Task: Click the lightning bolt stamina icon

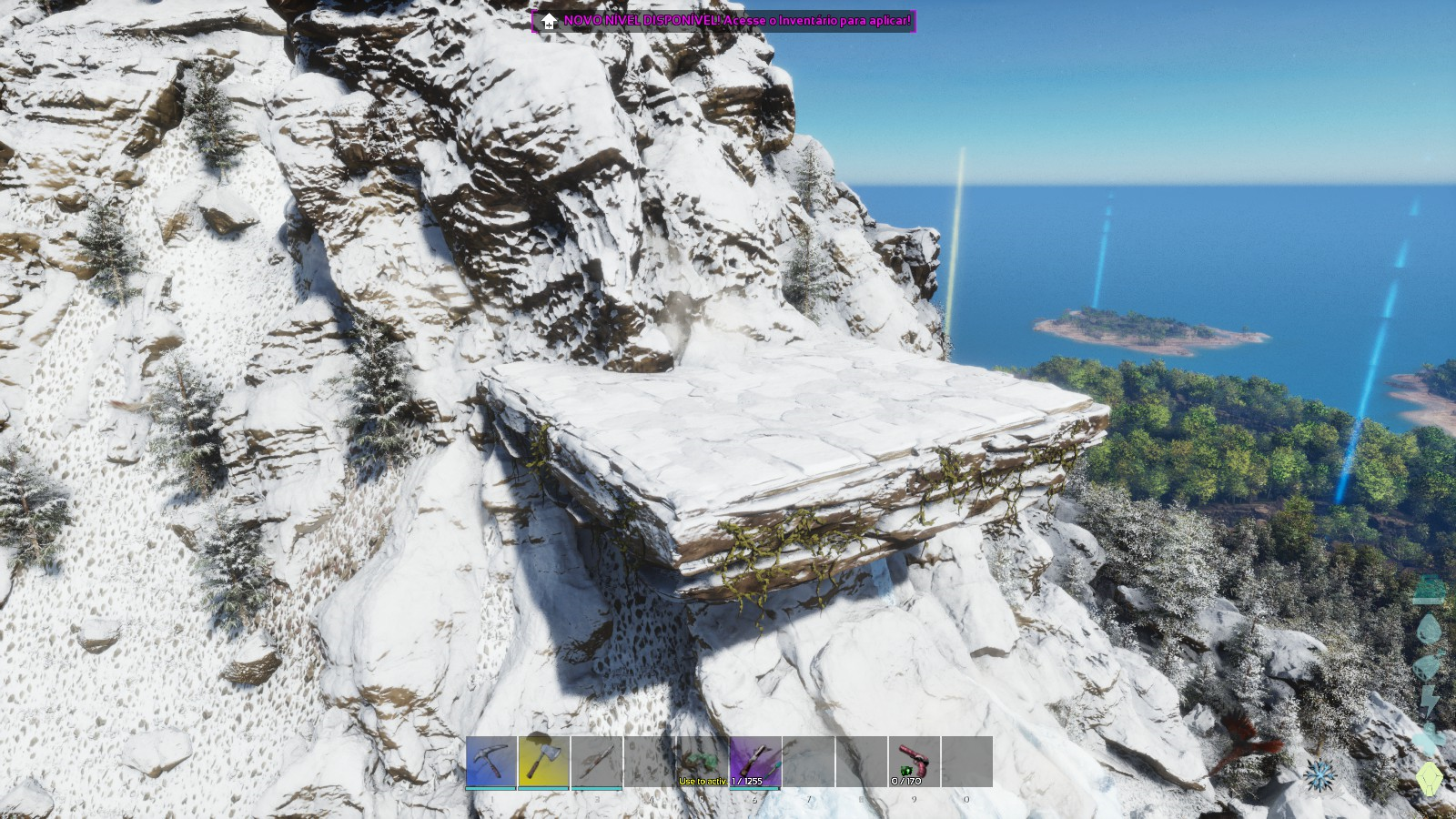Action: (1429, 701)
